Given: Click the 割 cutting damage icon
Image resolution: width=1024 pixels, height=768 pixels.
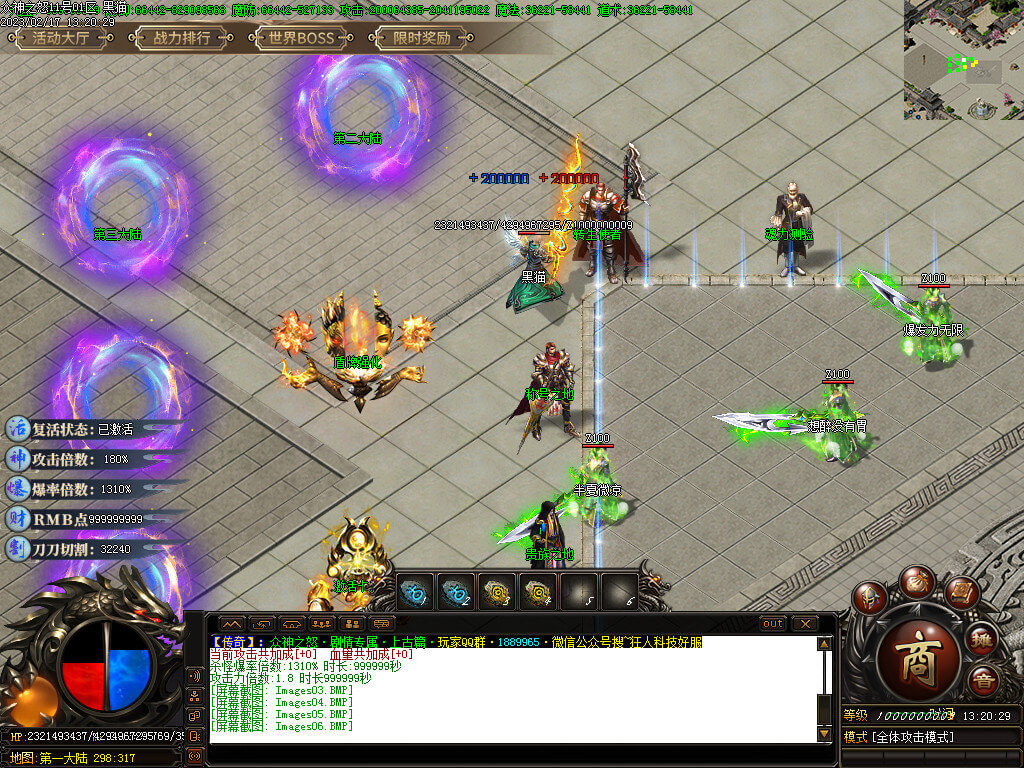Looking at the screenshot, I should pyautogui.click(x=18, y=549).
